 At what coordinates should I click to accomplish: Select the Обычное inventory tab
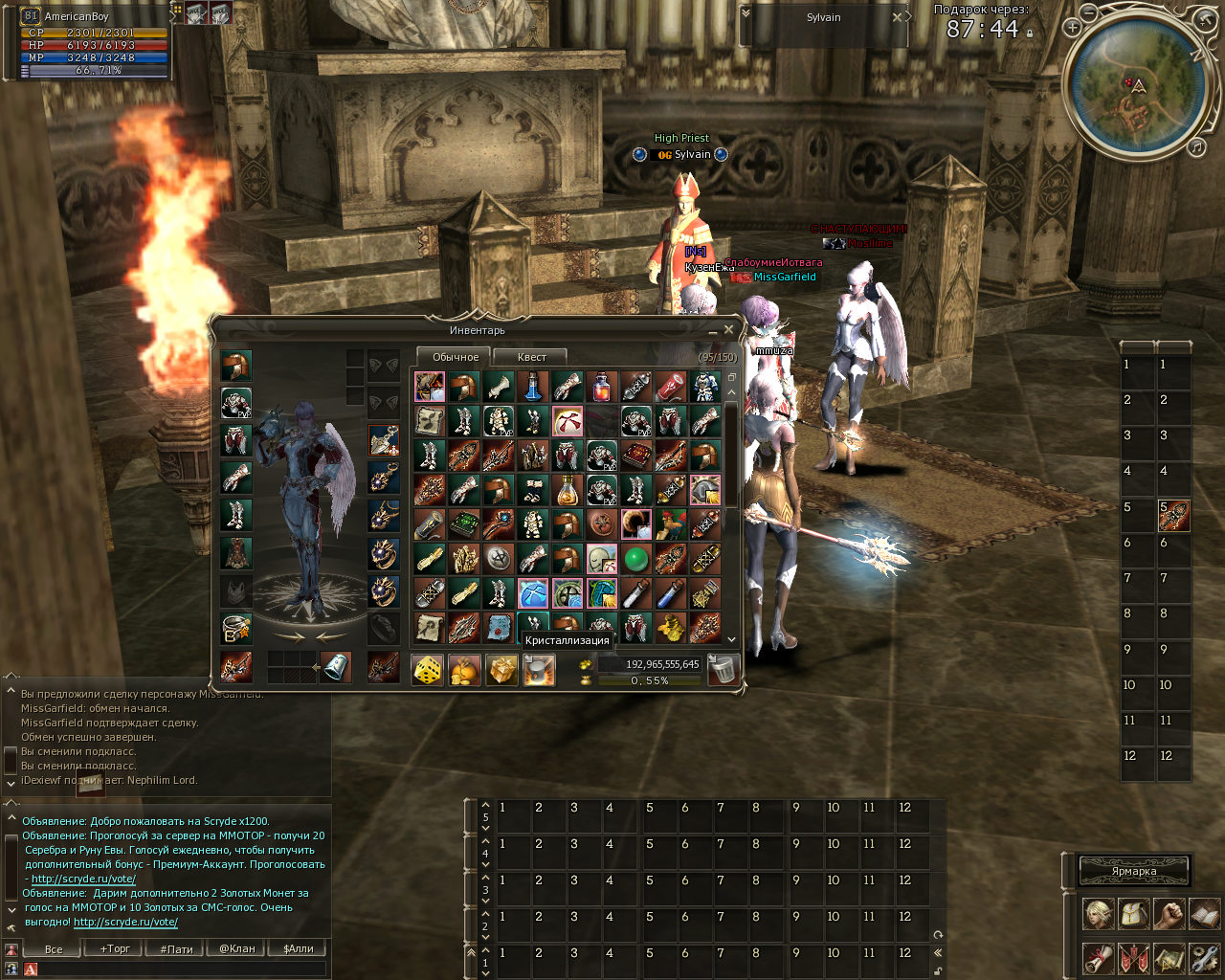[456, 357]
